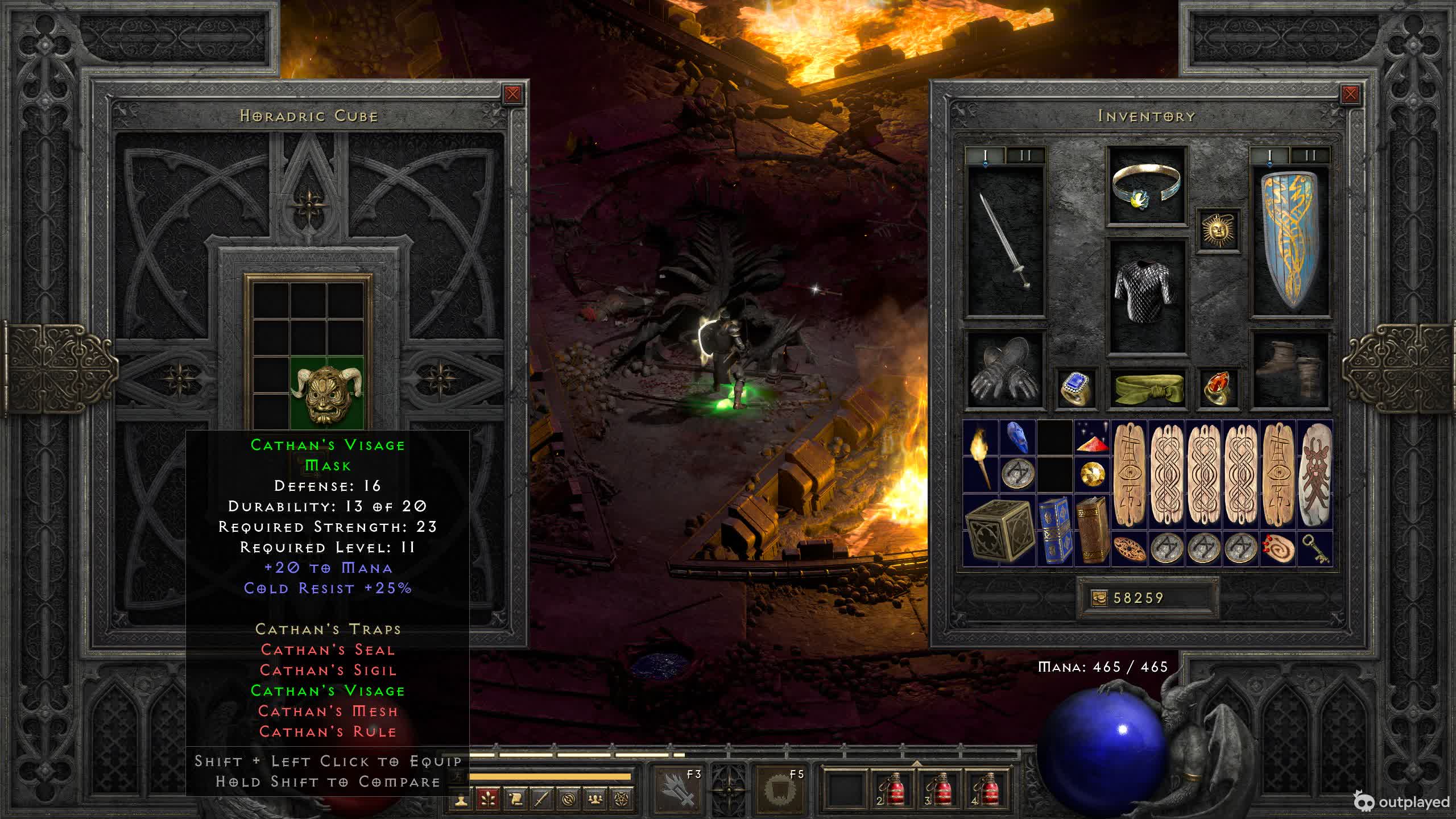Pick up the Horadric Cube in inventory

(999, 530)
